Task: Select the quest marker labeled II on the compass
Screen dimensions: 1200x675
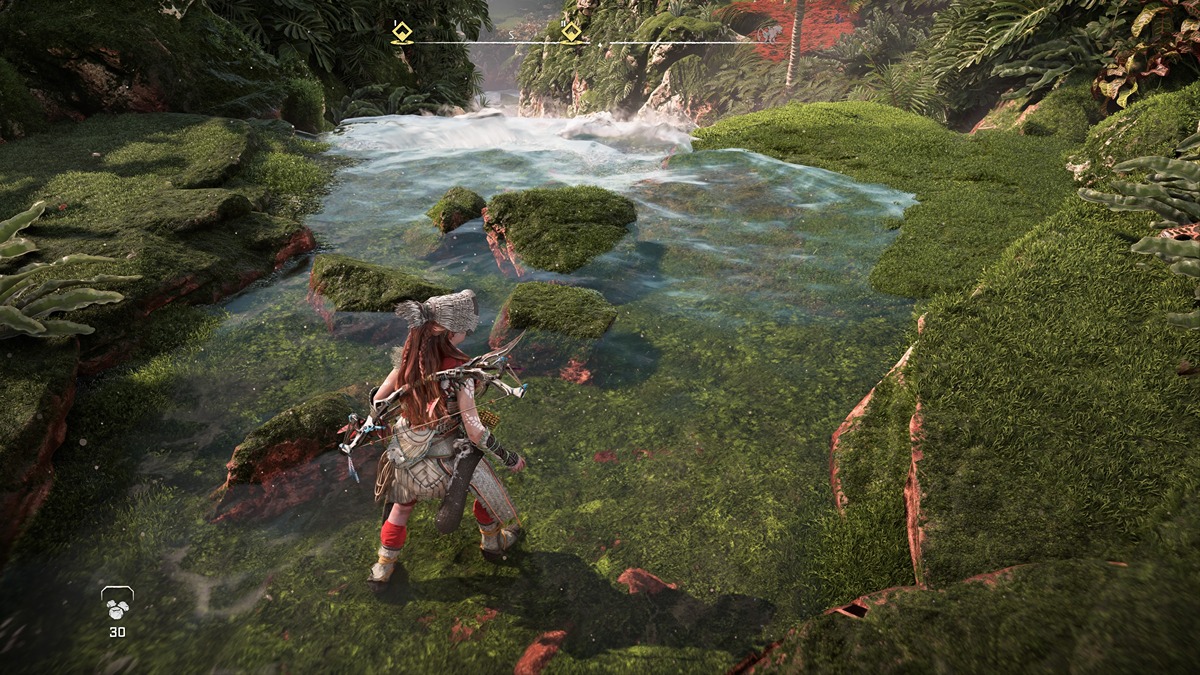Action: (571, 32)
